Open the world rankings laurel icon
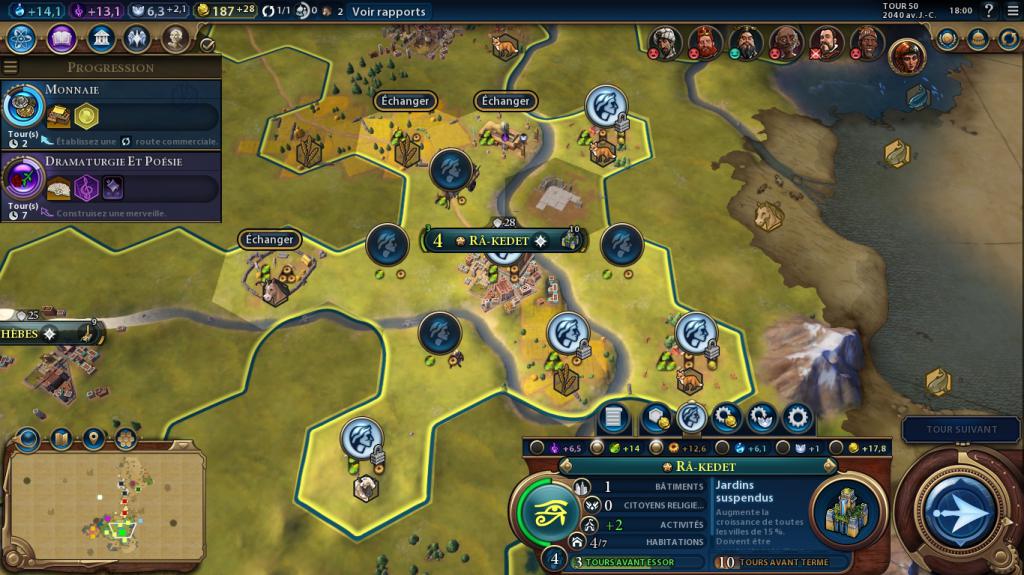The height and width of the screenshot is (575, 1024). [948, 39]
